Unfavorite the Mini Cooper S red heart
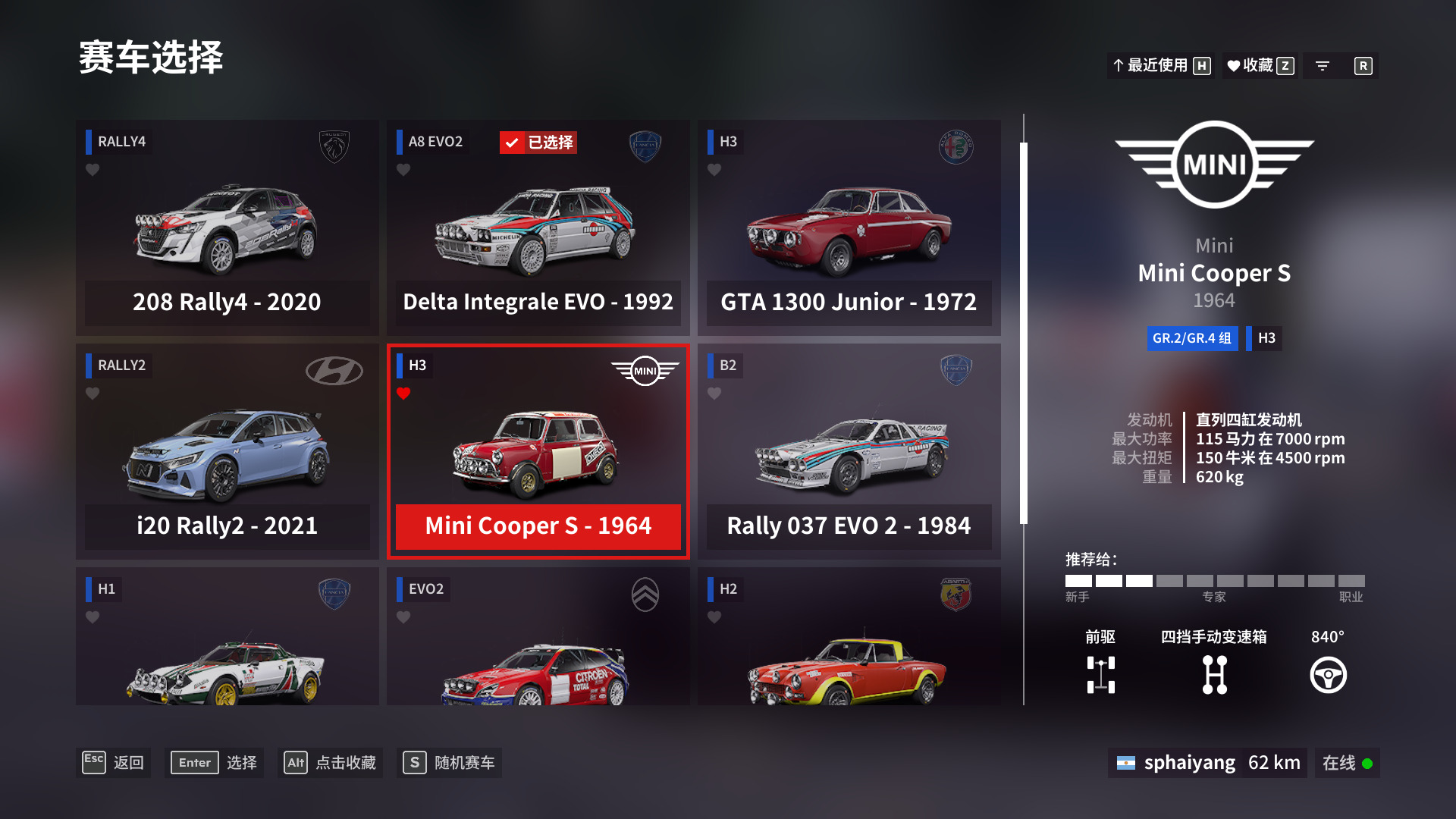1456x819 pixels. pyautogui.click(x=403, y=394)
